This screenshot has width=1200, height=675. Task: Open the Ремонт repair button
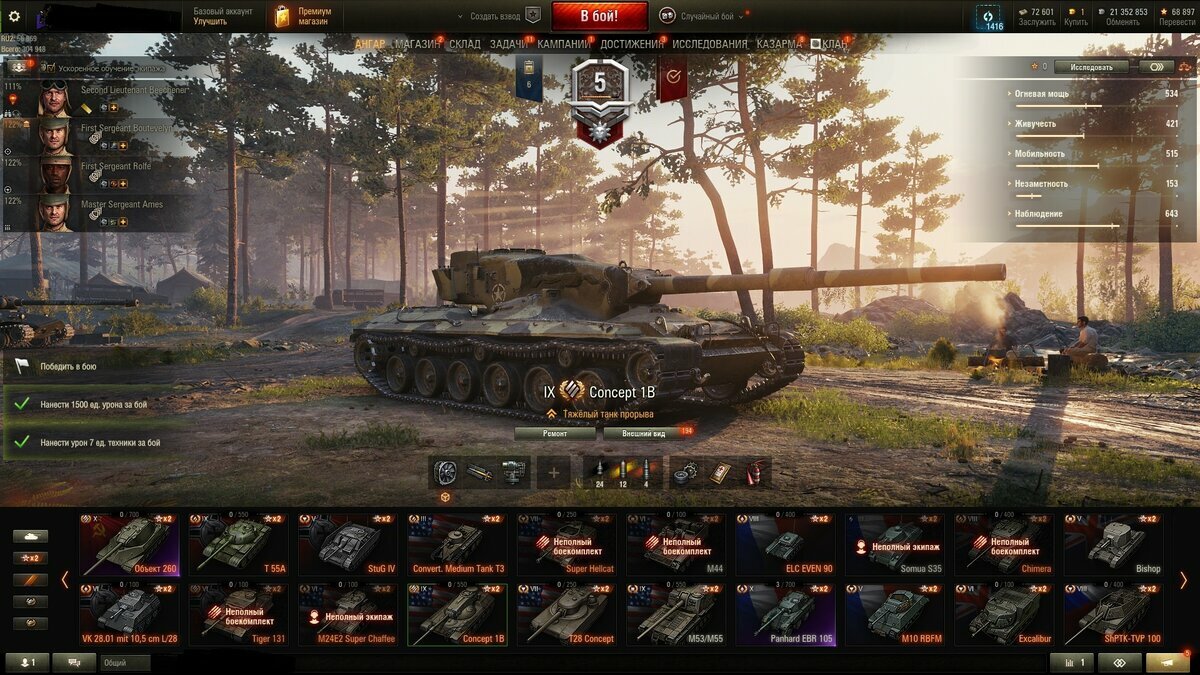click(x=555, y=433)
